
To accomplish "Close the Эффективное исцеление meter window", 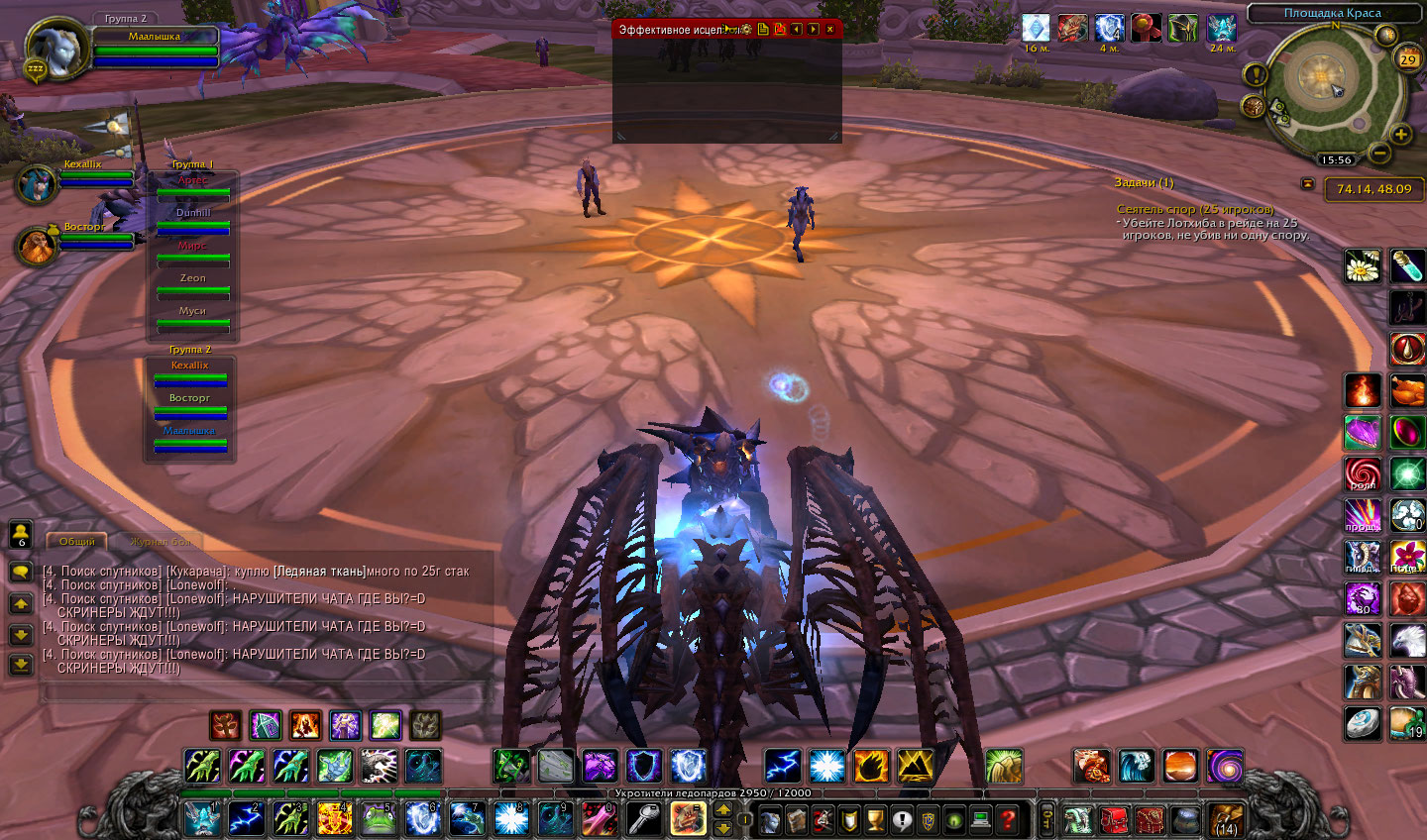I will pyautogui.click(x=830, y=30).
